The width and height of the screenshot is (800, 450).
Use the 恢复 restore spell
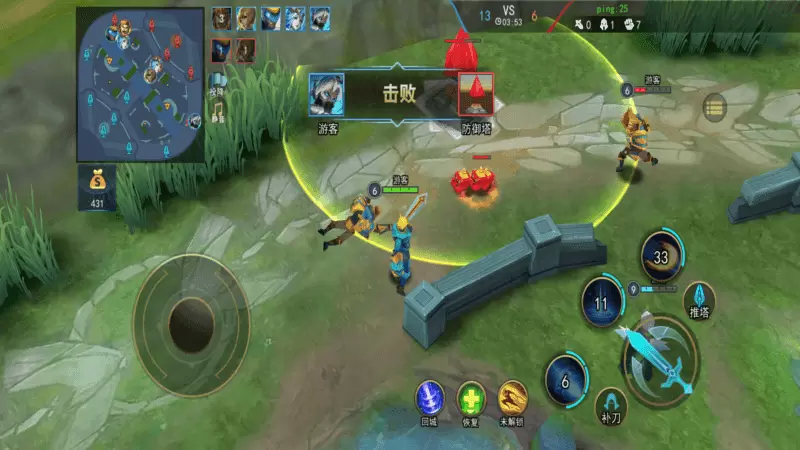point(471,398)
